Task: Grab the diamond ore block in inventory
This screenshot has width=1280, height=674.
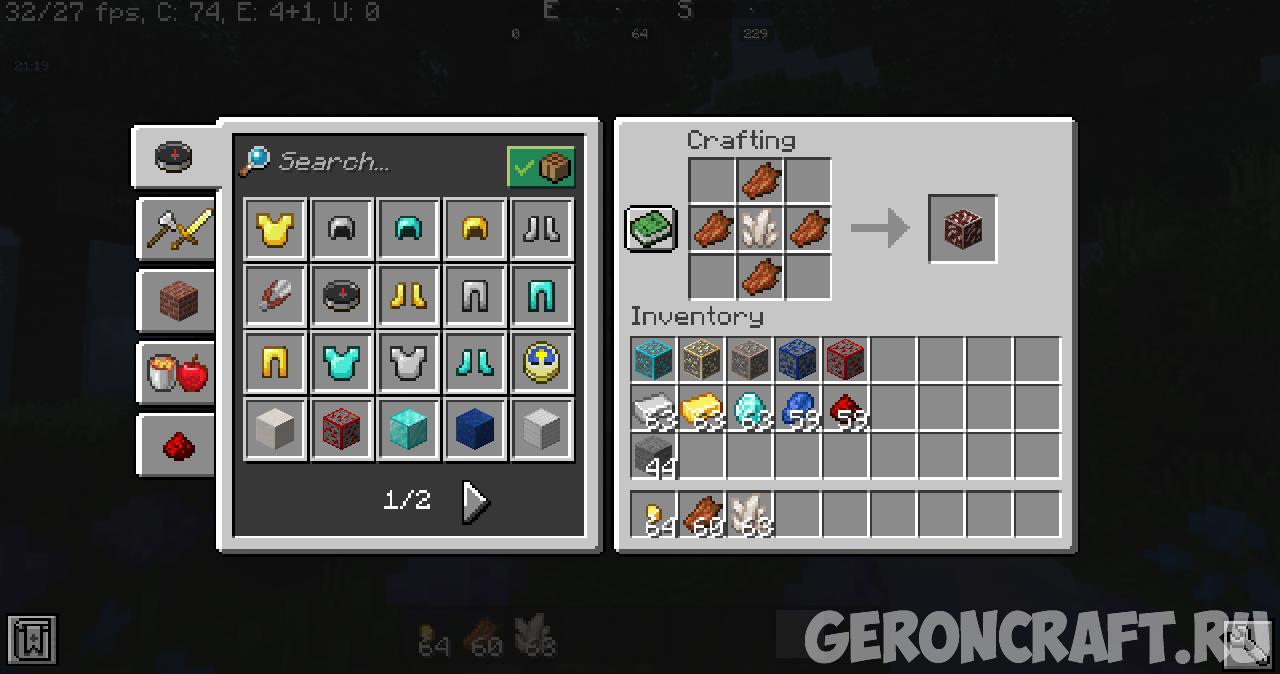Action: 653,360
